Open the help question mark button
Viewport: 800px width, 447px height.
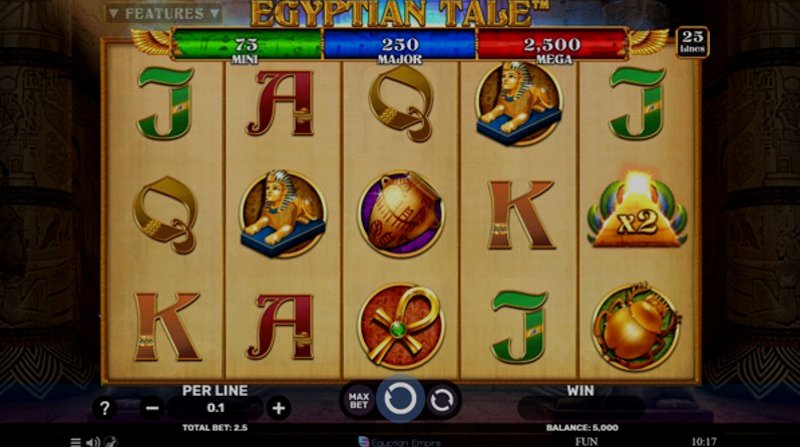point(105,407)
